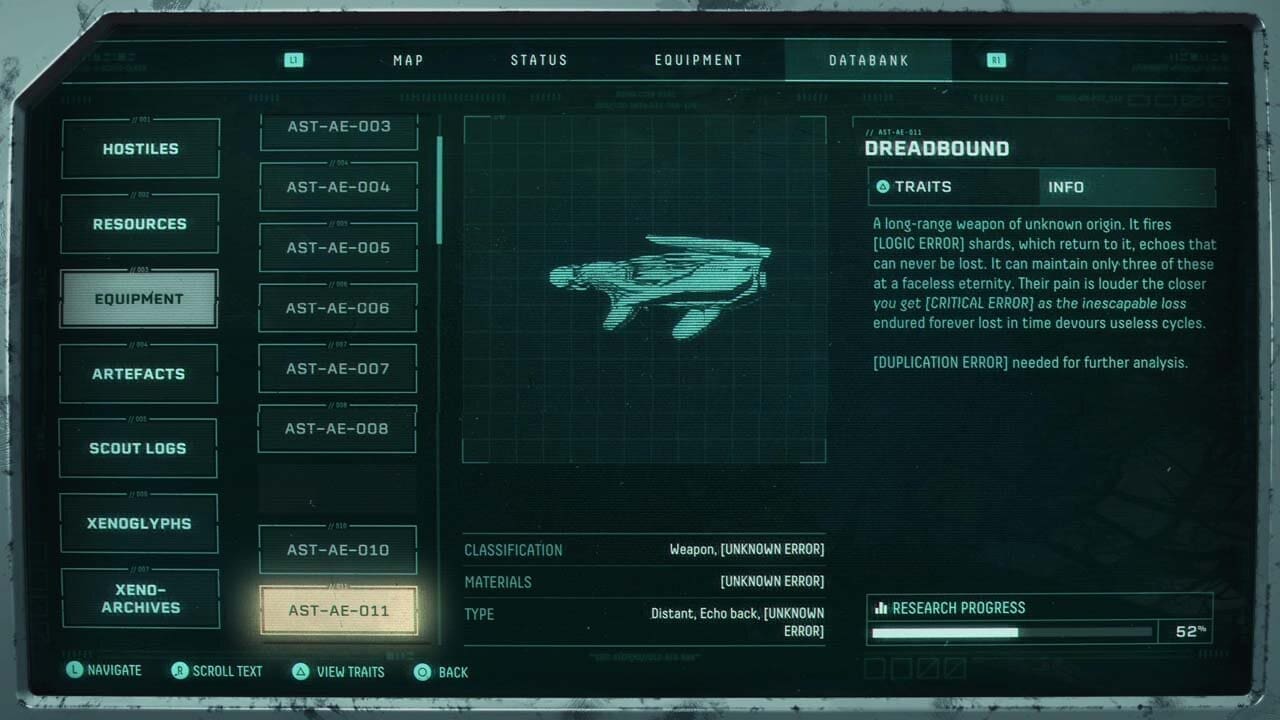Show the Info sub-tab

click(1126, 187)
